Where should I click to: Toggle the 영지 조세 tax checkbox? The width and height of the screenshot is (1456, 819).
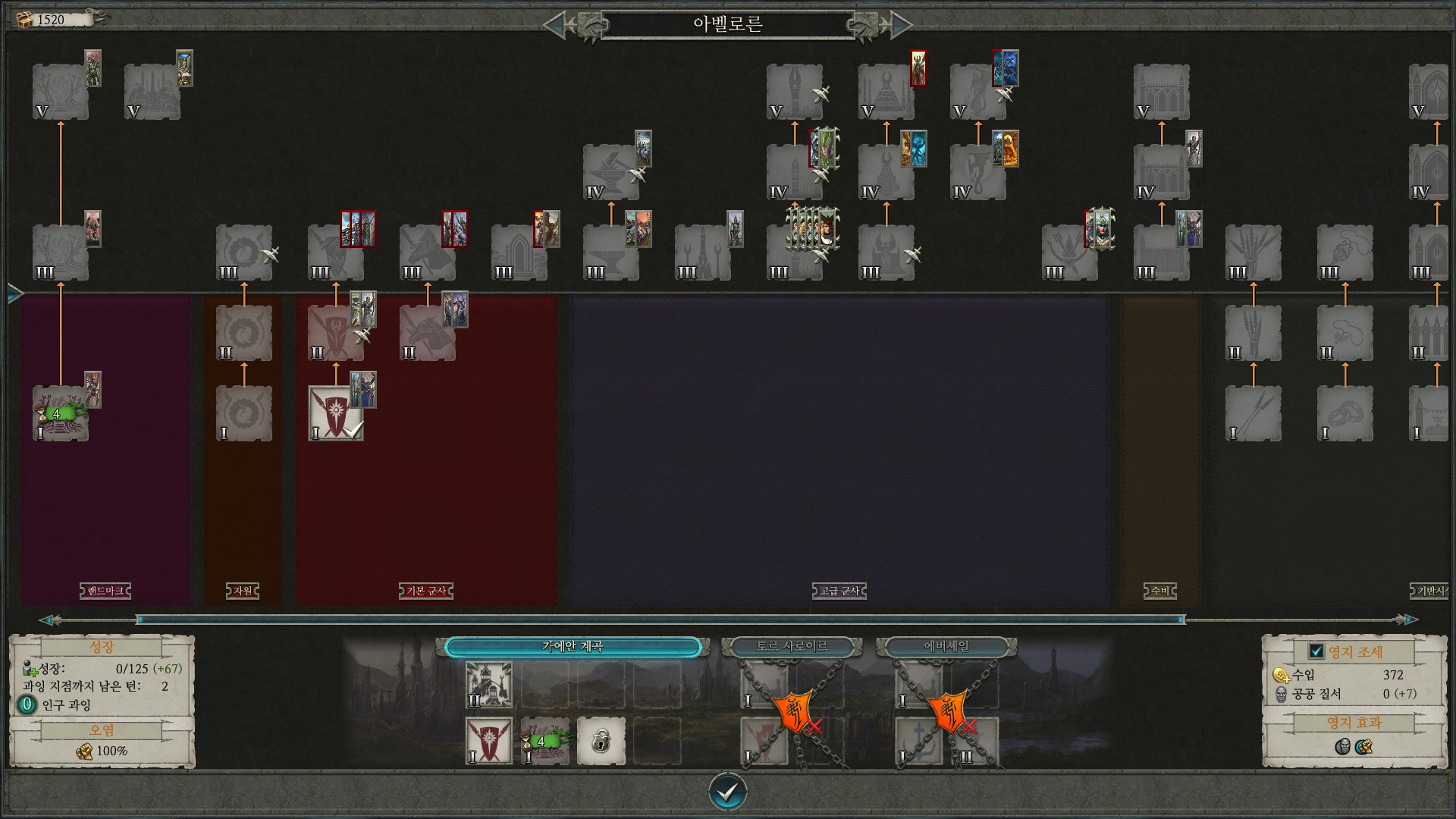[x=1316, y=651]
